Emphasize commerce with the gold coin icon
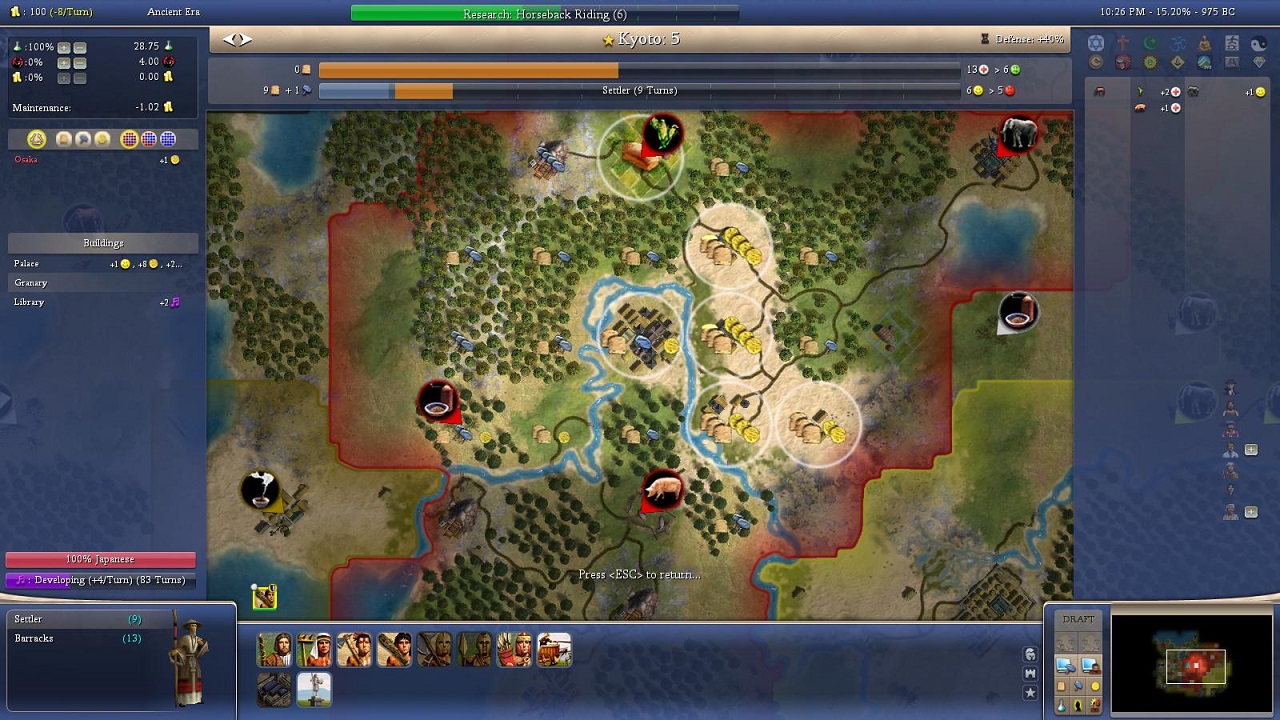The height and width of the screenshot is (720, 1280). [x=1095, y=686]
